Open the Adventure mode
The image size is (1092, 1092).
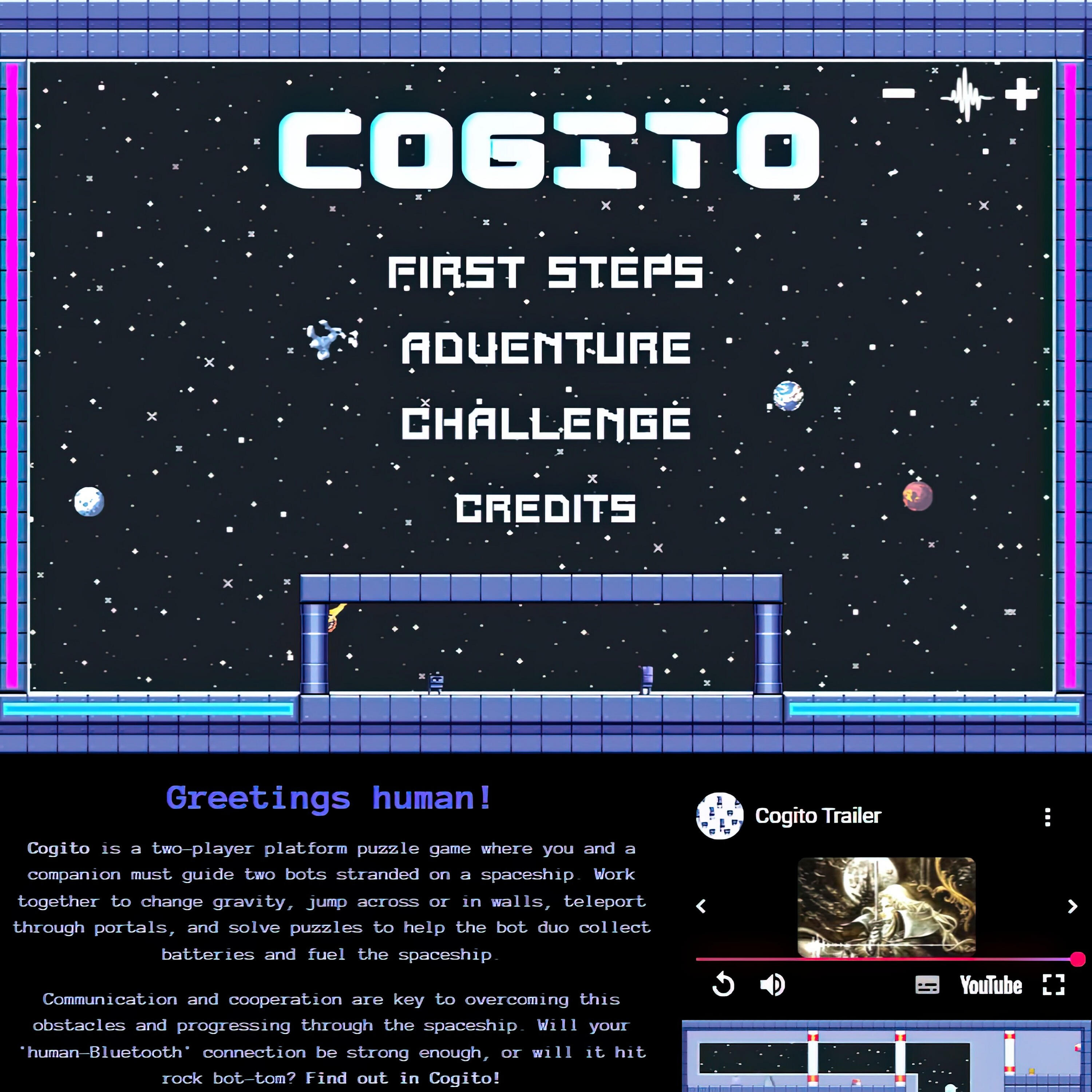click(545, 348)
